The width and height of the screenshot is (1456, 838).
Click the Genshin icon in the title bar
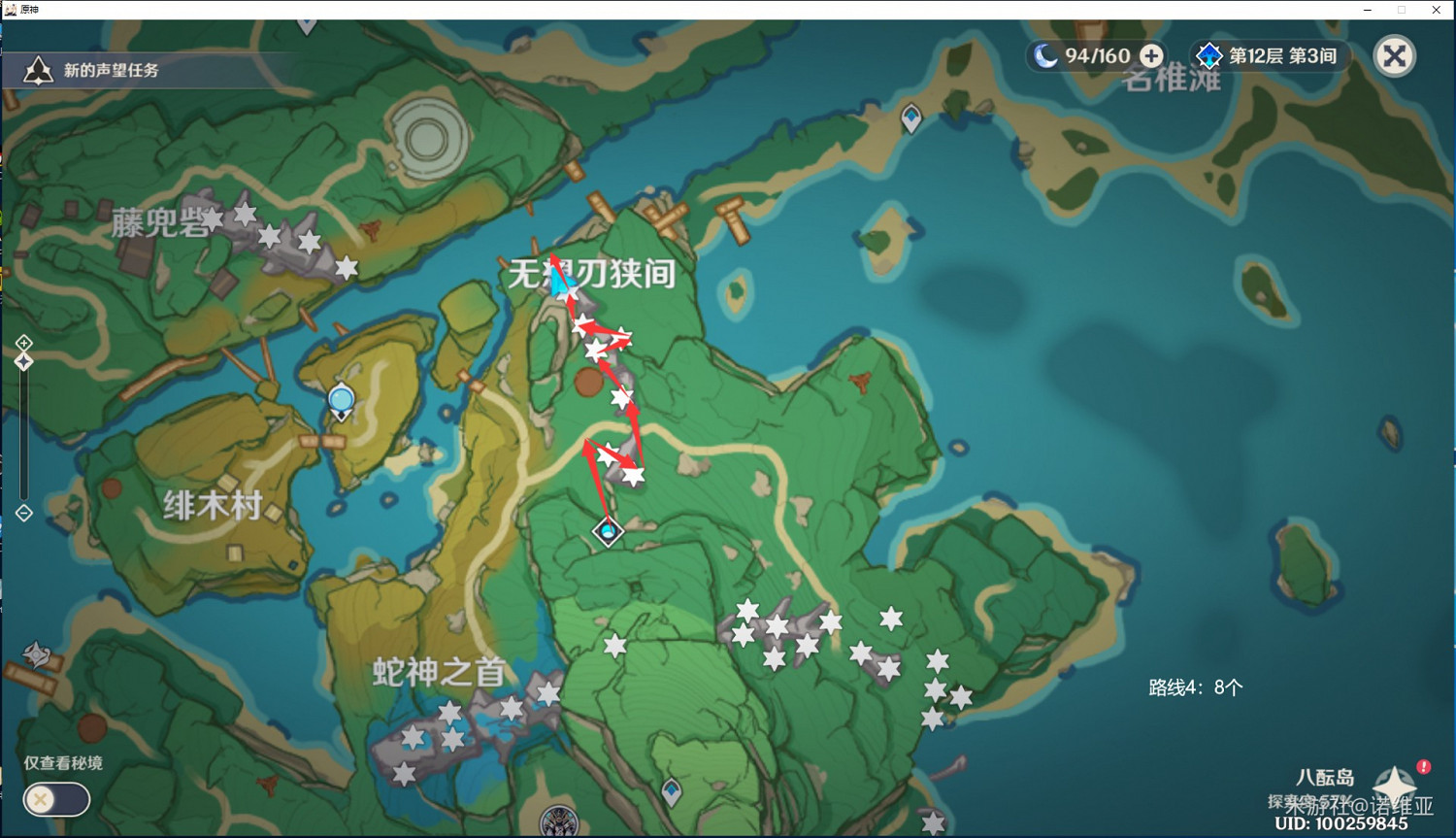point(12,10)
